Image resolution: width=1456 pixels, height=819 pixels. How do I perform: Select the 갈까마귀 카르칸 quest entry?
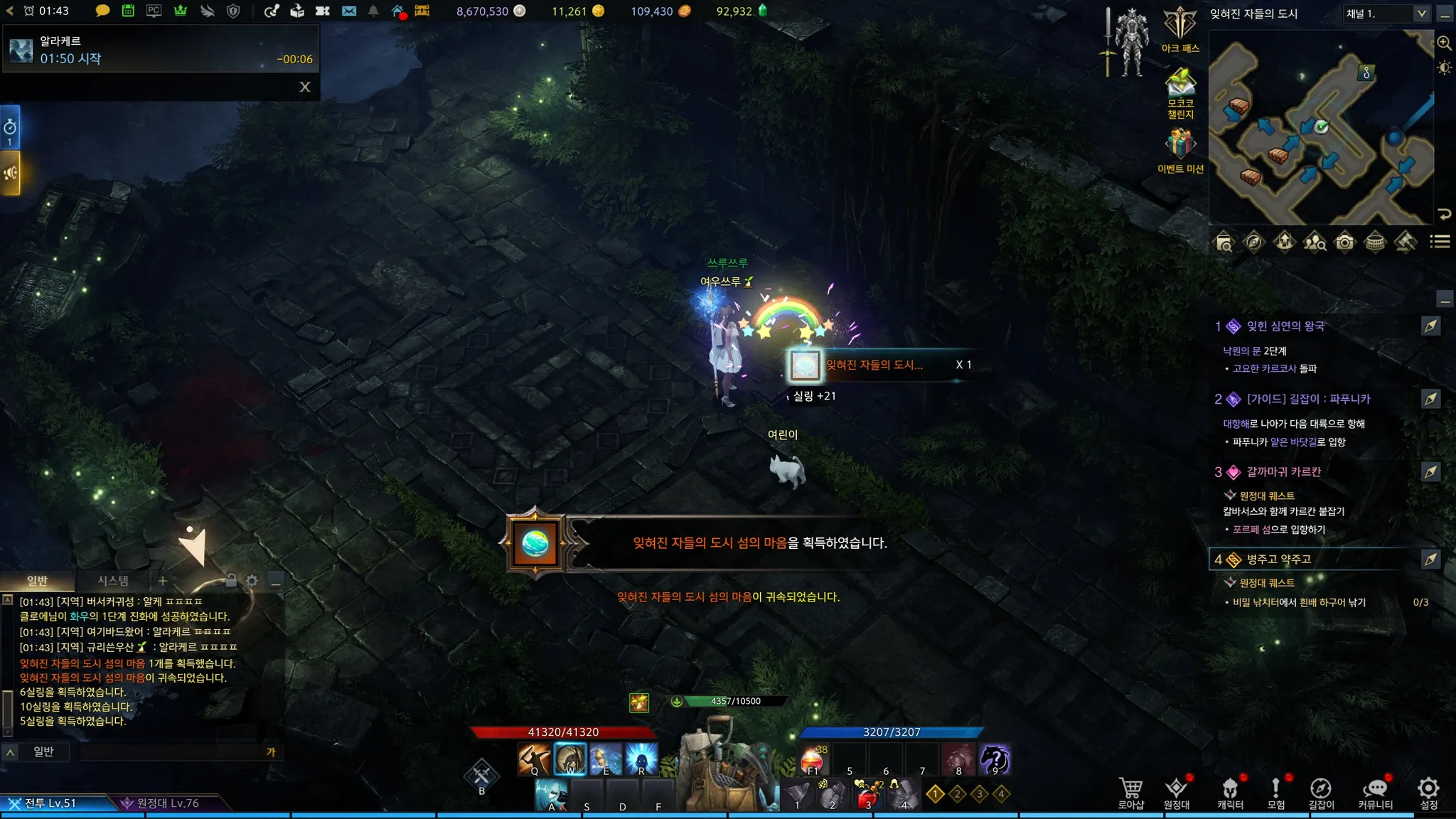[1283, 472]
